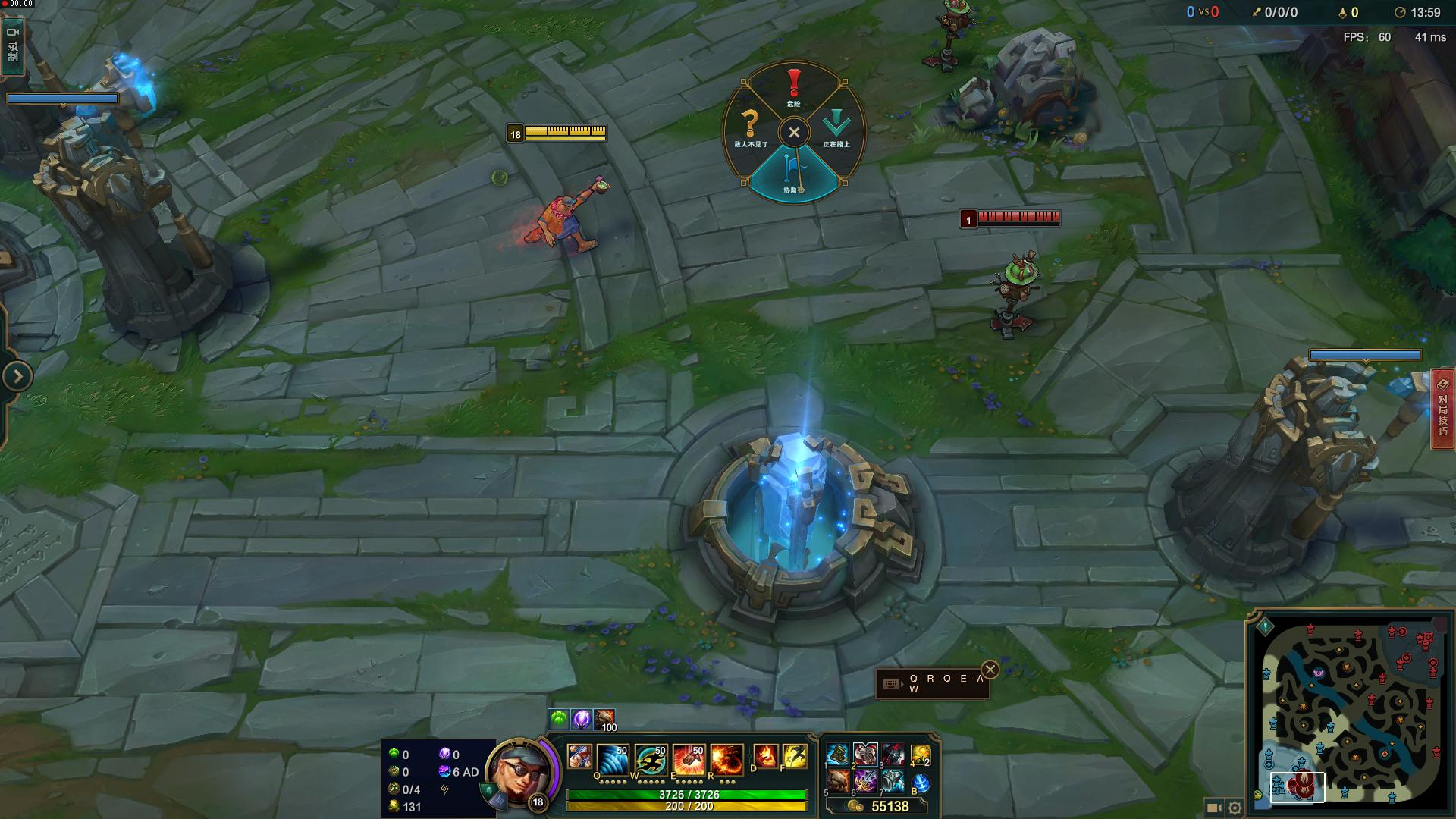The width and height of the screenshot is (1456, 819).
Task: Expand the left side panel arrow
Action: (x=17, y=376)
